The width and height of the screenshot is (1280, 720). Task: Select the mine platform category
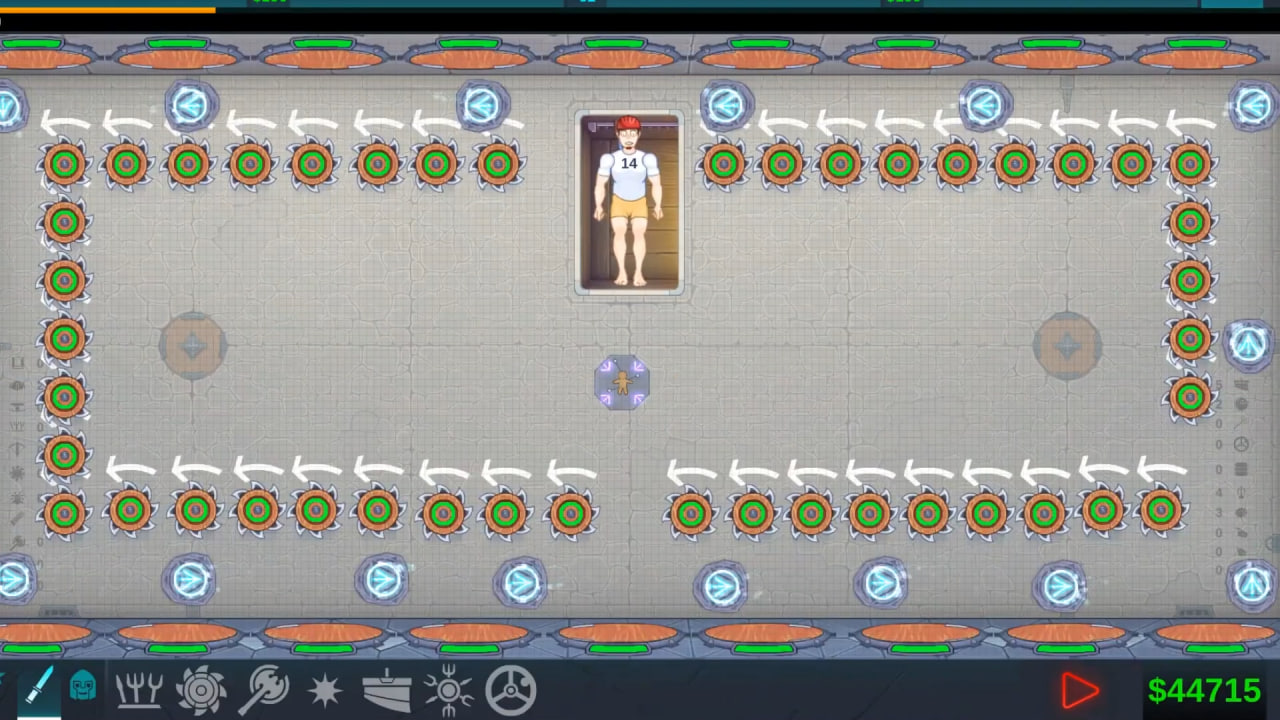[x=386, y=689]
